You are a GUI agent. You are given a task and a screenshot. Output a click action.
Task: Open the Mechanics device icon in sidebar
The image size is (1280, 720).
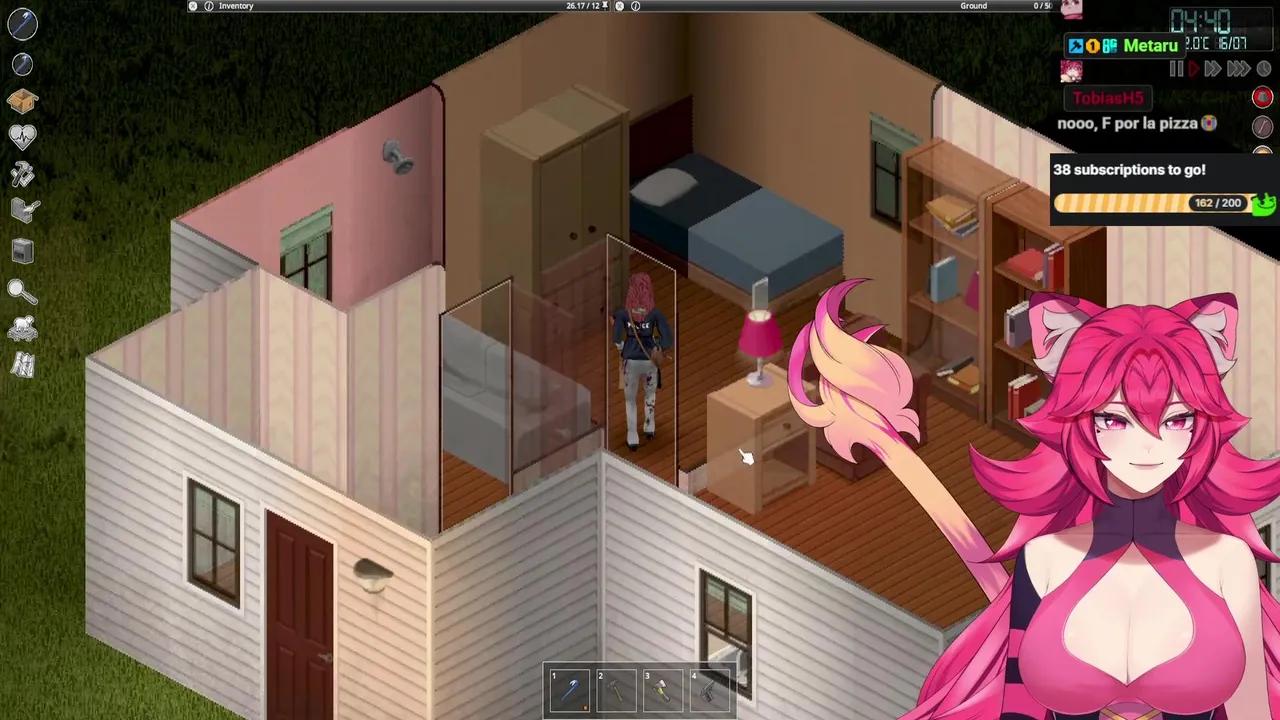click(22, 250)
